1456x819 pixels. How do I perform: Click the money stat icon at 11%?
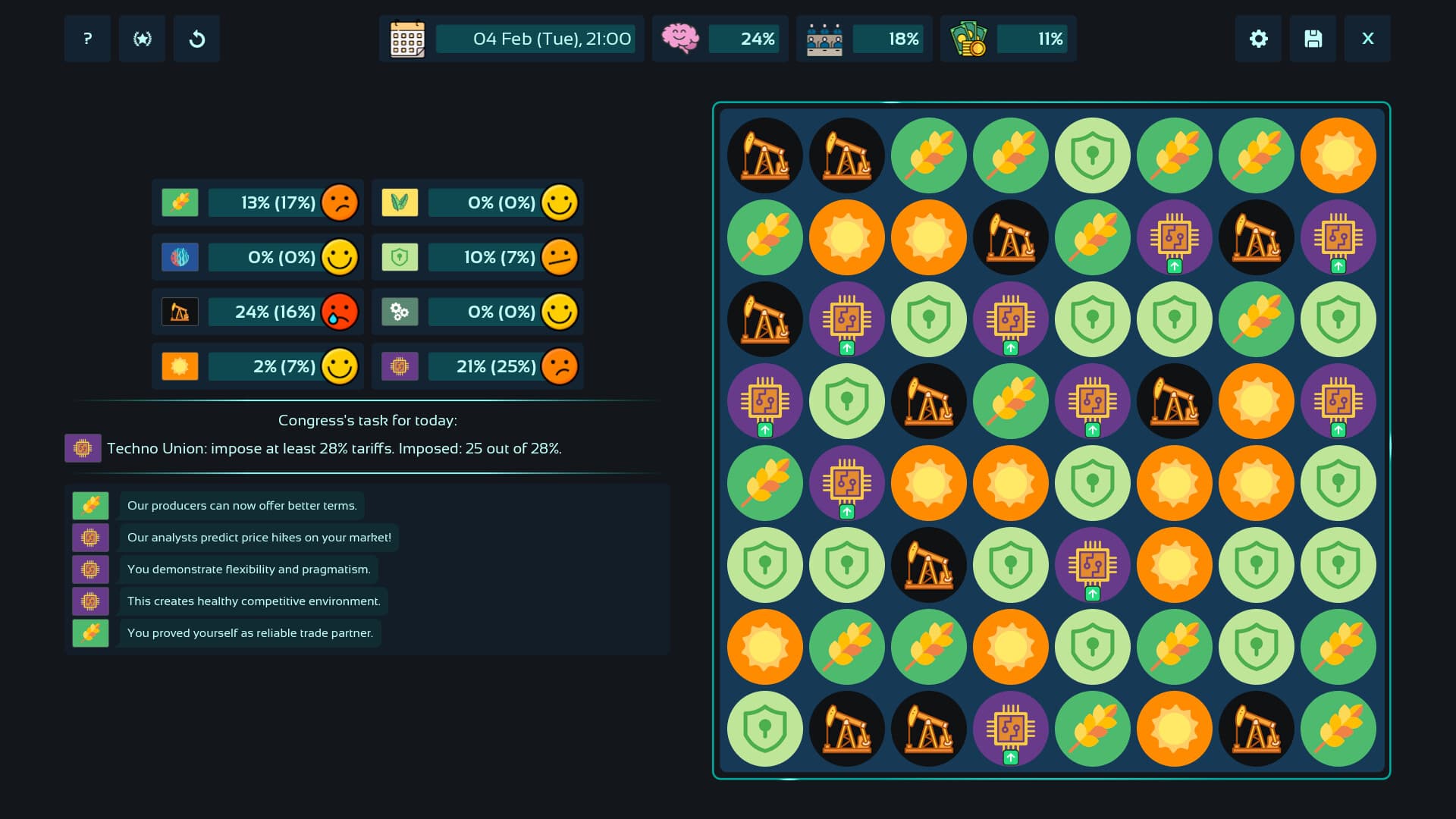tap(970, 39)
